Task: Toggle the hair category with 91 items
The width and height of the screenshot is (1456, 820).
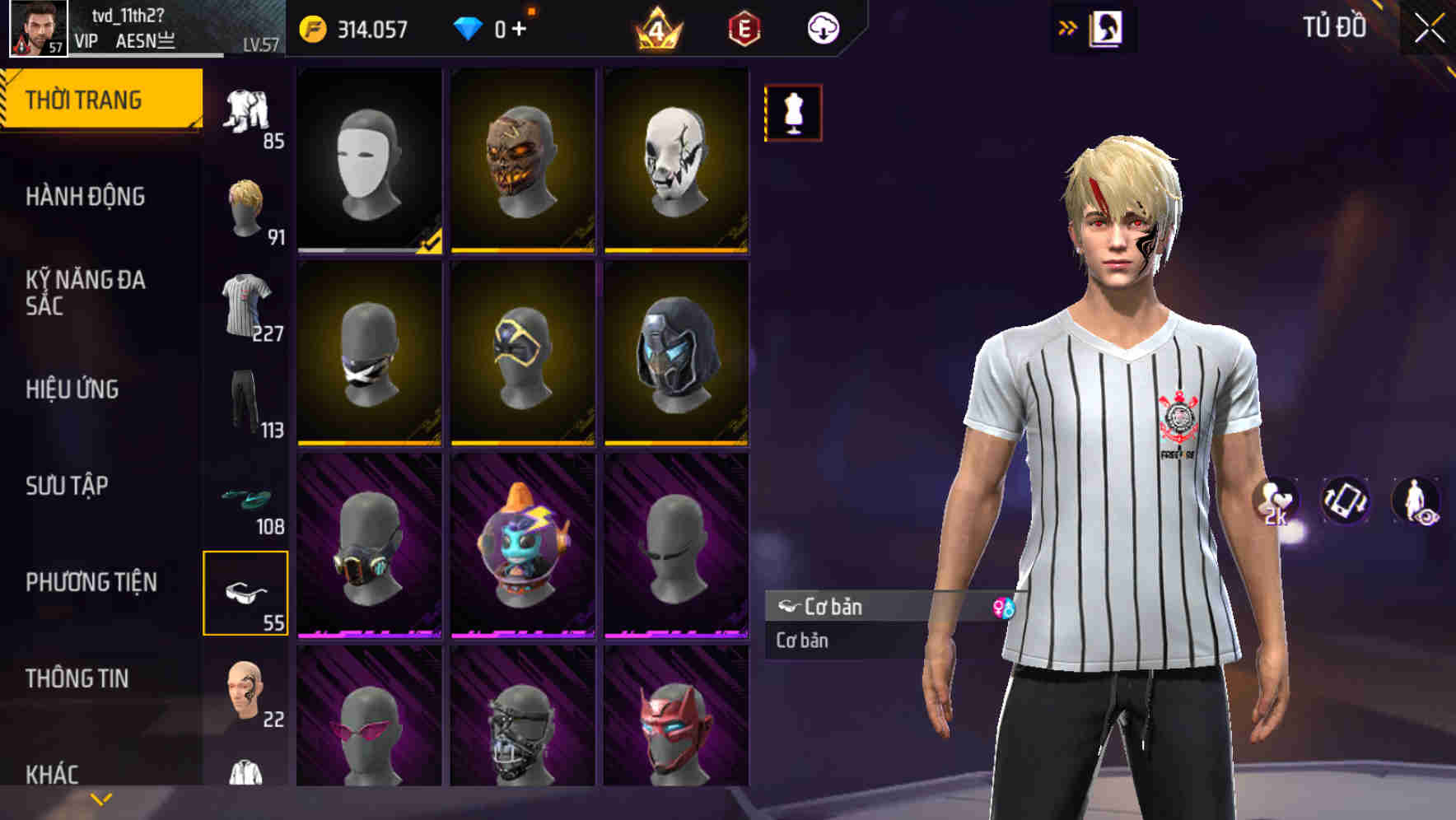Action: [x=245, y=206]
